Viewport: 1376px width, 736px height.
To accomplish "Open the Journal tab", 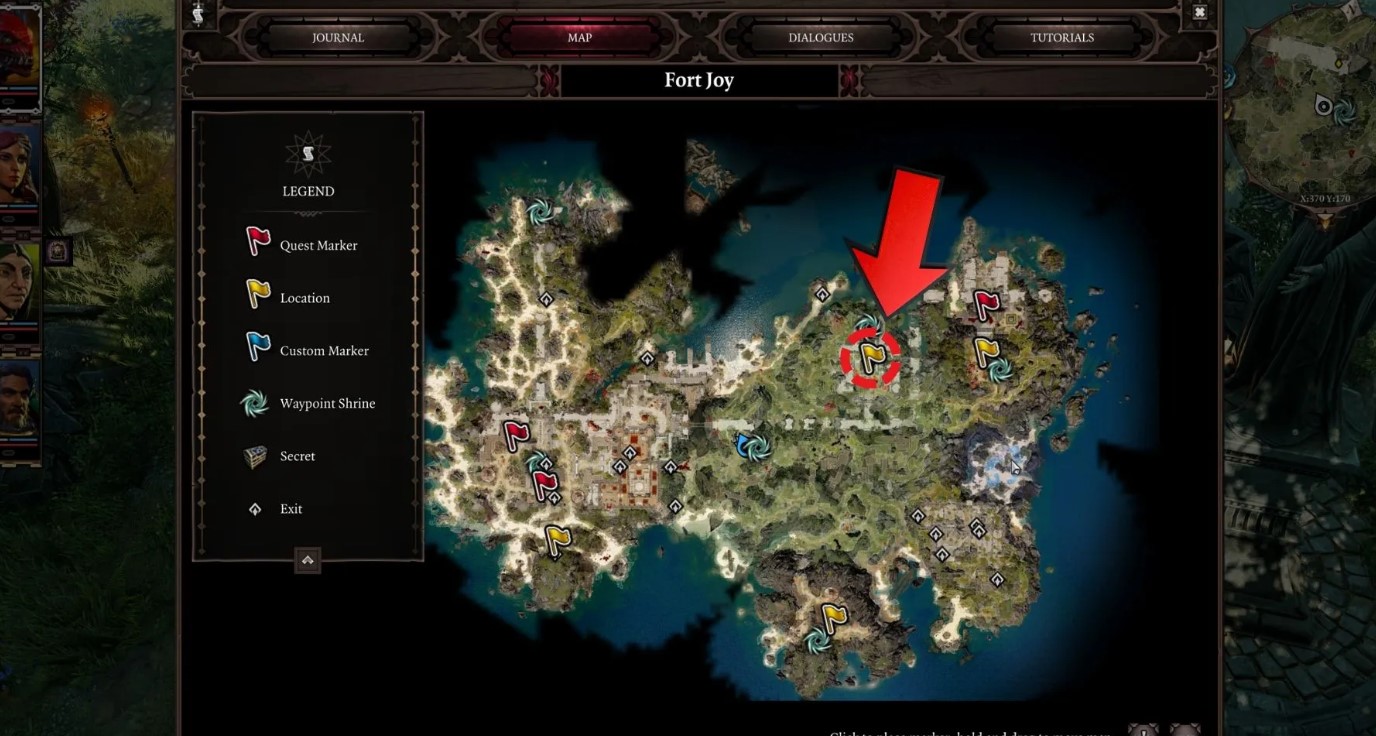I will (x=338, y=38).
